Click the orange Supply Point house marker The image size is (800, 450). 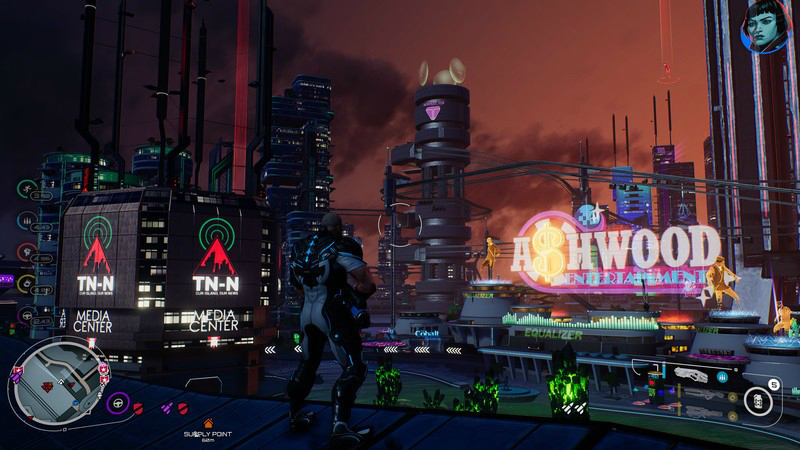[208, 423]
